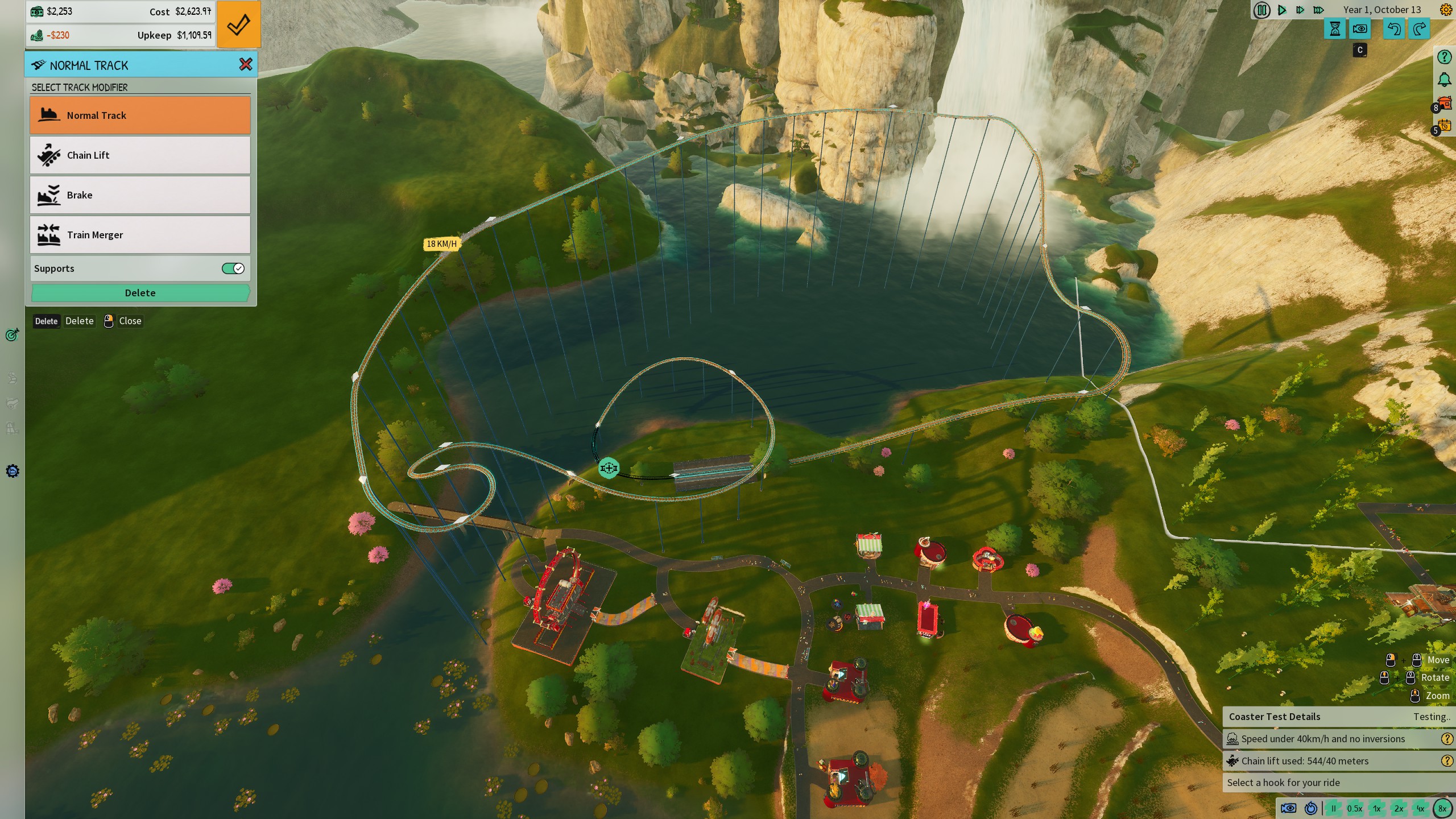Click the green Delete button
Screen dimensions: 1456x819
[140, 293]
